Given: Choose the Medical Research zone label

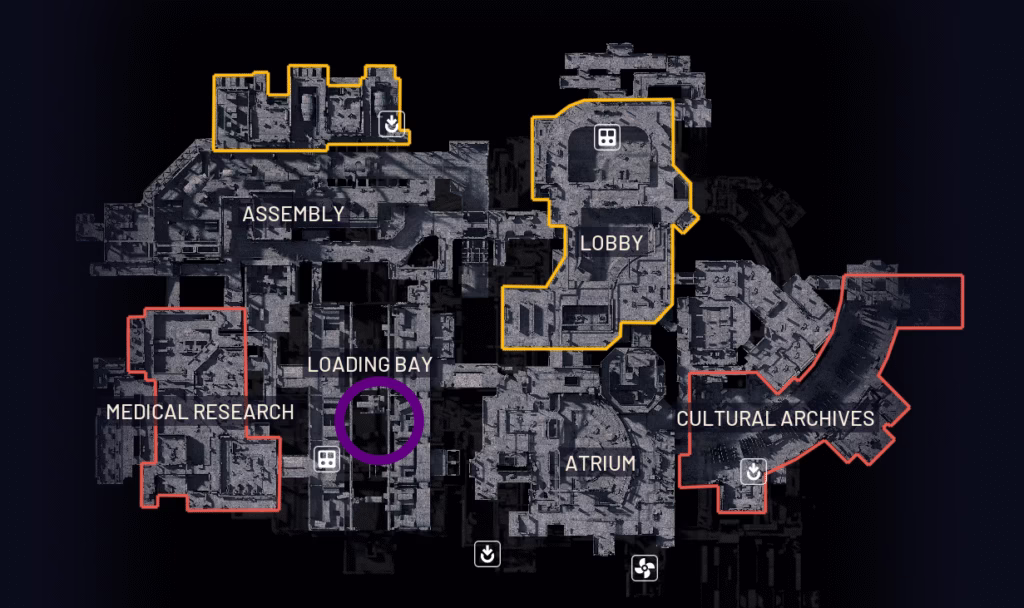Looking at the screenshot, I should pyautogui.click(x=200, y=412).
